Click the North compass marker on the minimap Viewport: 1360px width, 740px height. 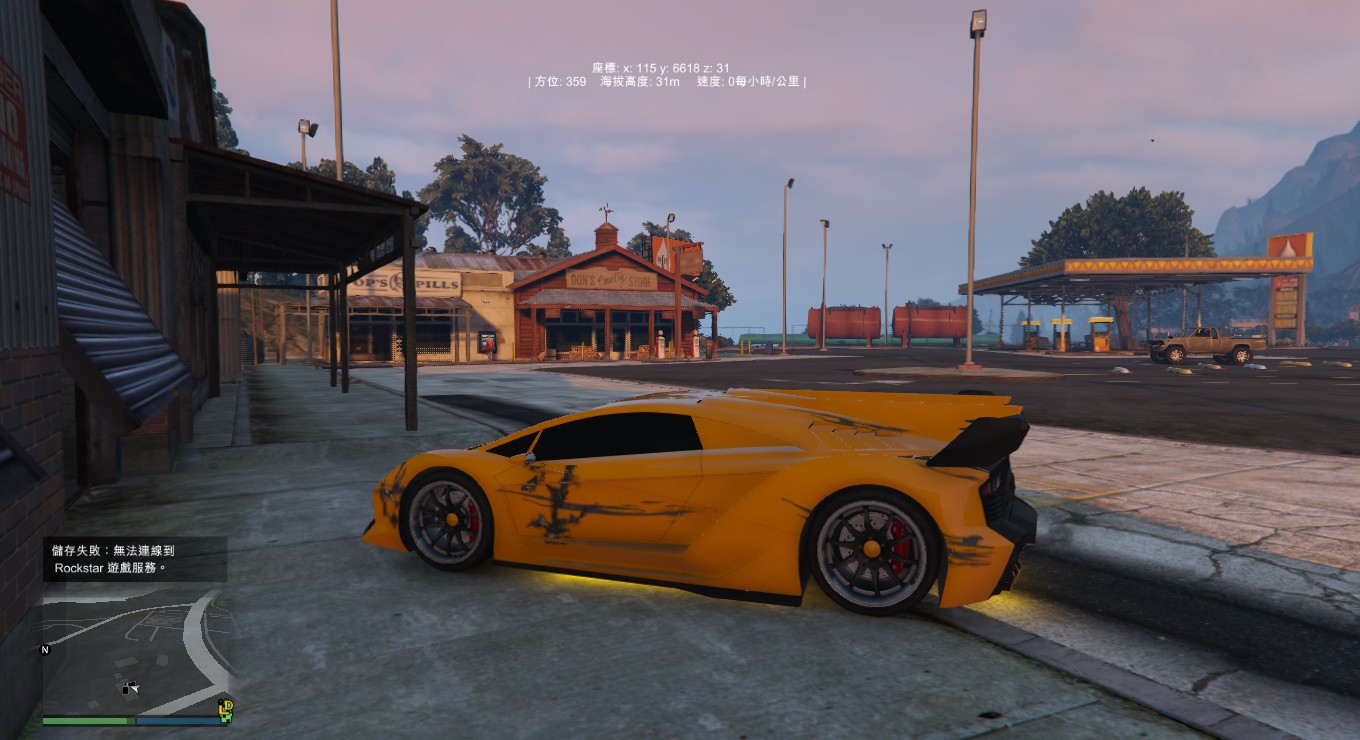click(x=45, y=649)
